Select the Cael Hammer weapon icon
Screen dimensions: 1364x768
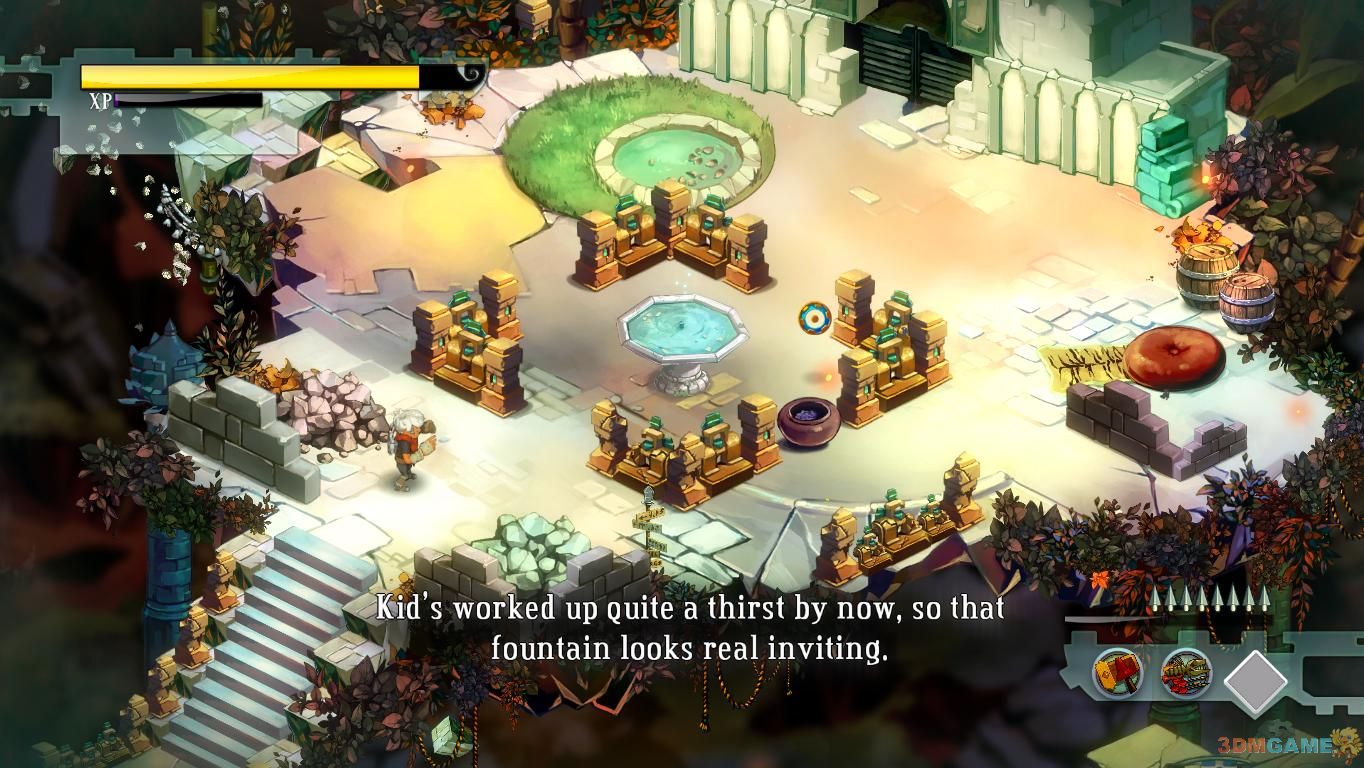click(1116, 672)
